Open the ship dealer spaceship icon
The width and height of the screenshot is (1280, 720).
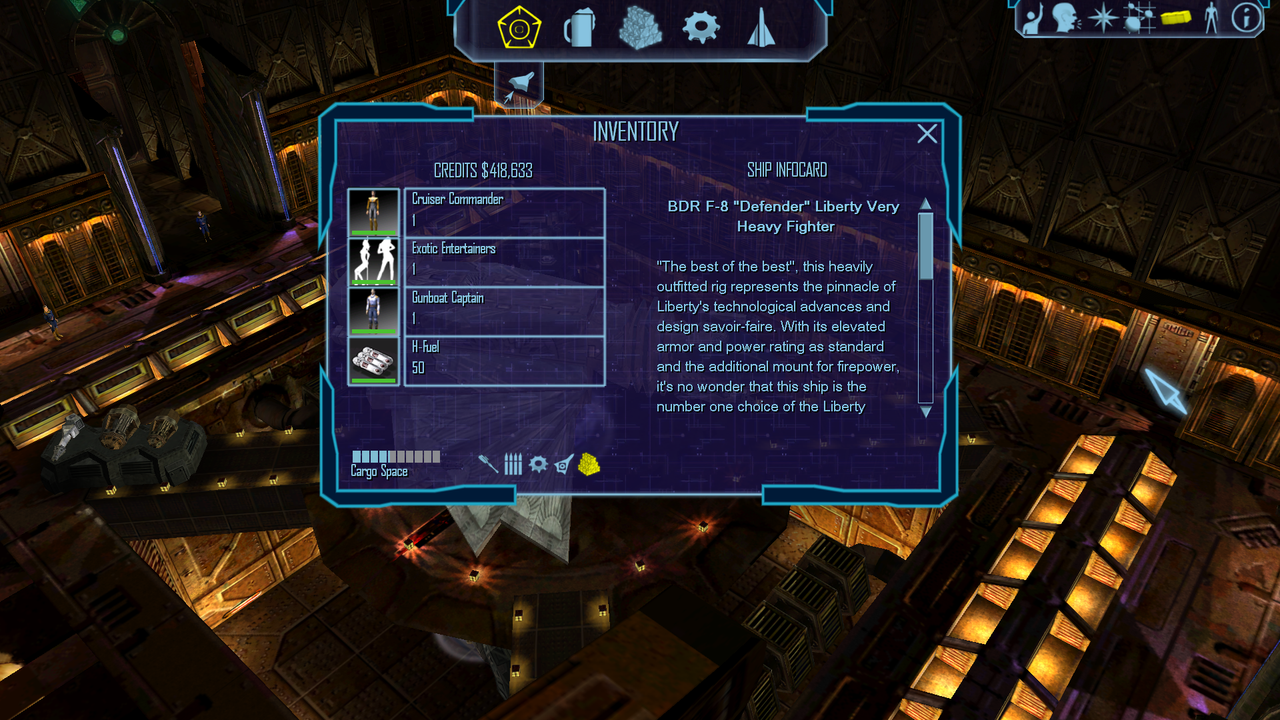tap(762, 28)
